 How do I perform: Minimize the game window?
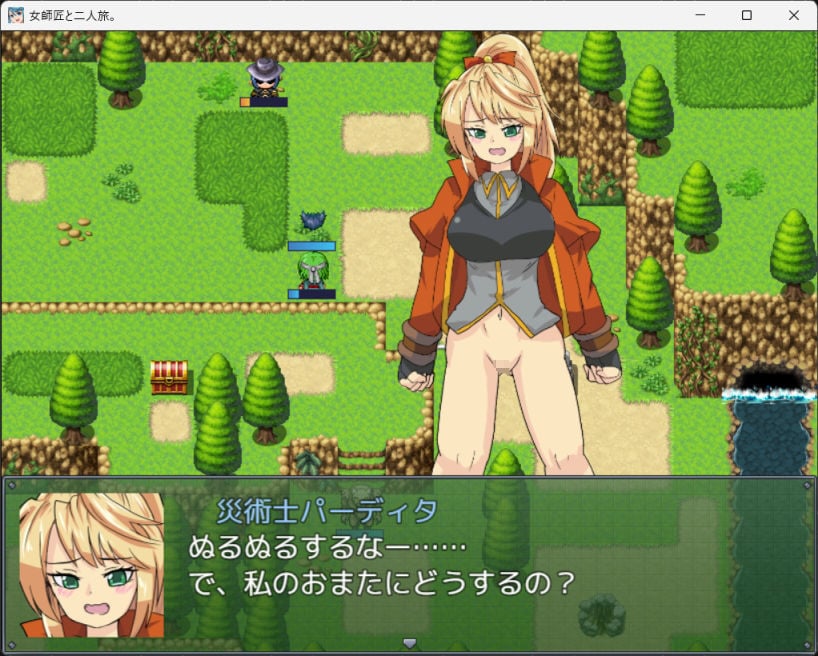click(x=700, y=15)
